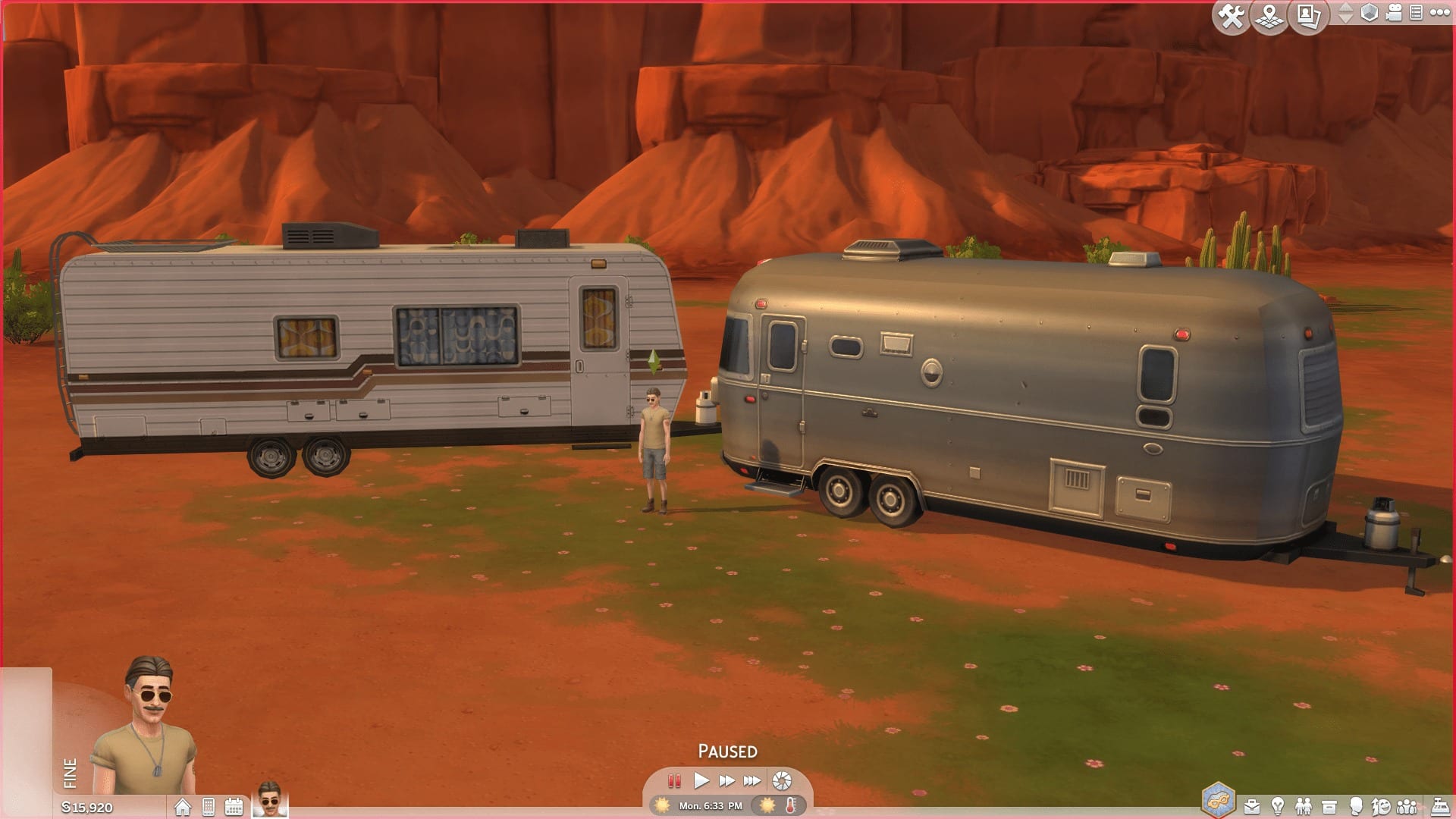Click the Go Home house button
The image size is (1456, 819).
pos(182,806)
